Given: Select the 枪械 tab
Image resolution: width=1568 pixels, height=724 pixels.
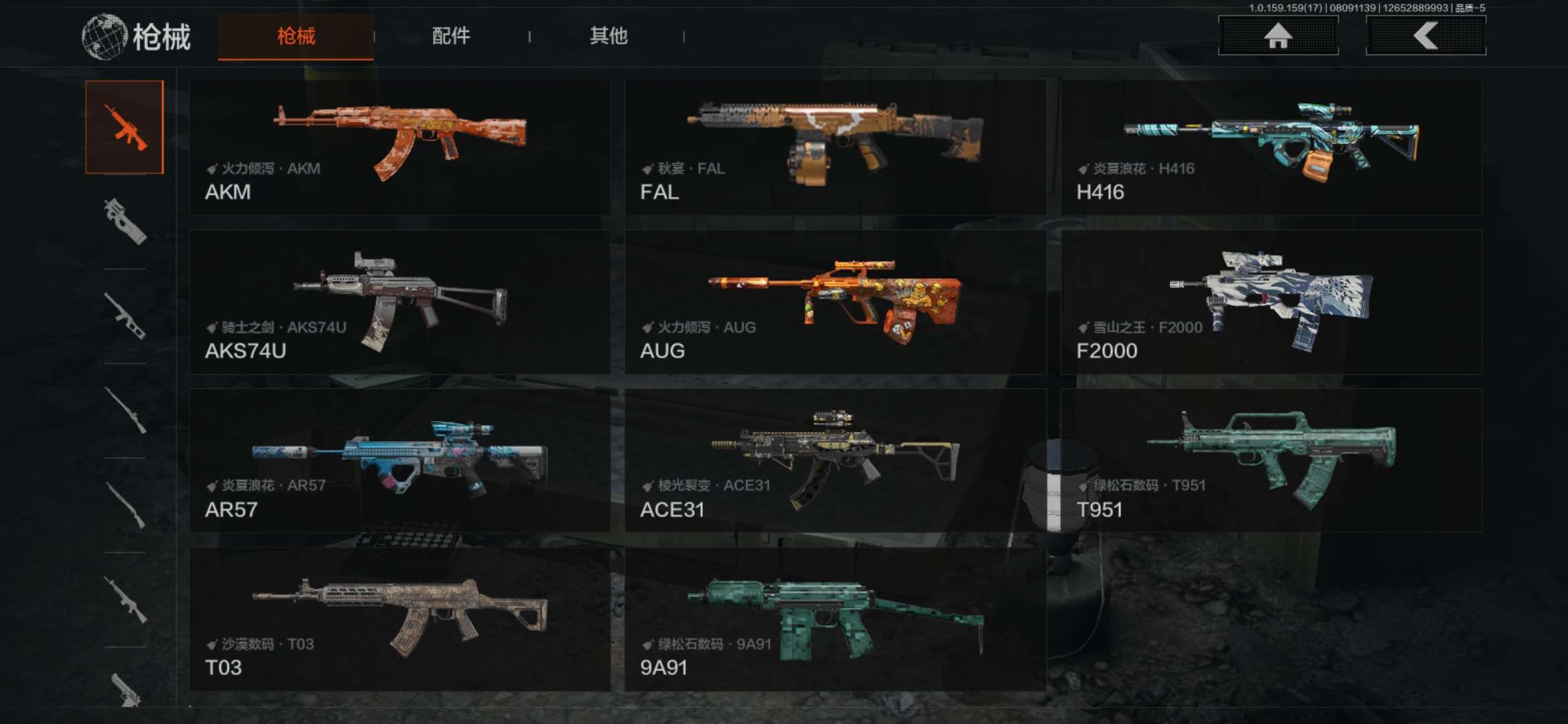Looking at the screenshot, I should tap(296, 36).
